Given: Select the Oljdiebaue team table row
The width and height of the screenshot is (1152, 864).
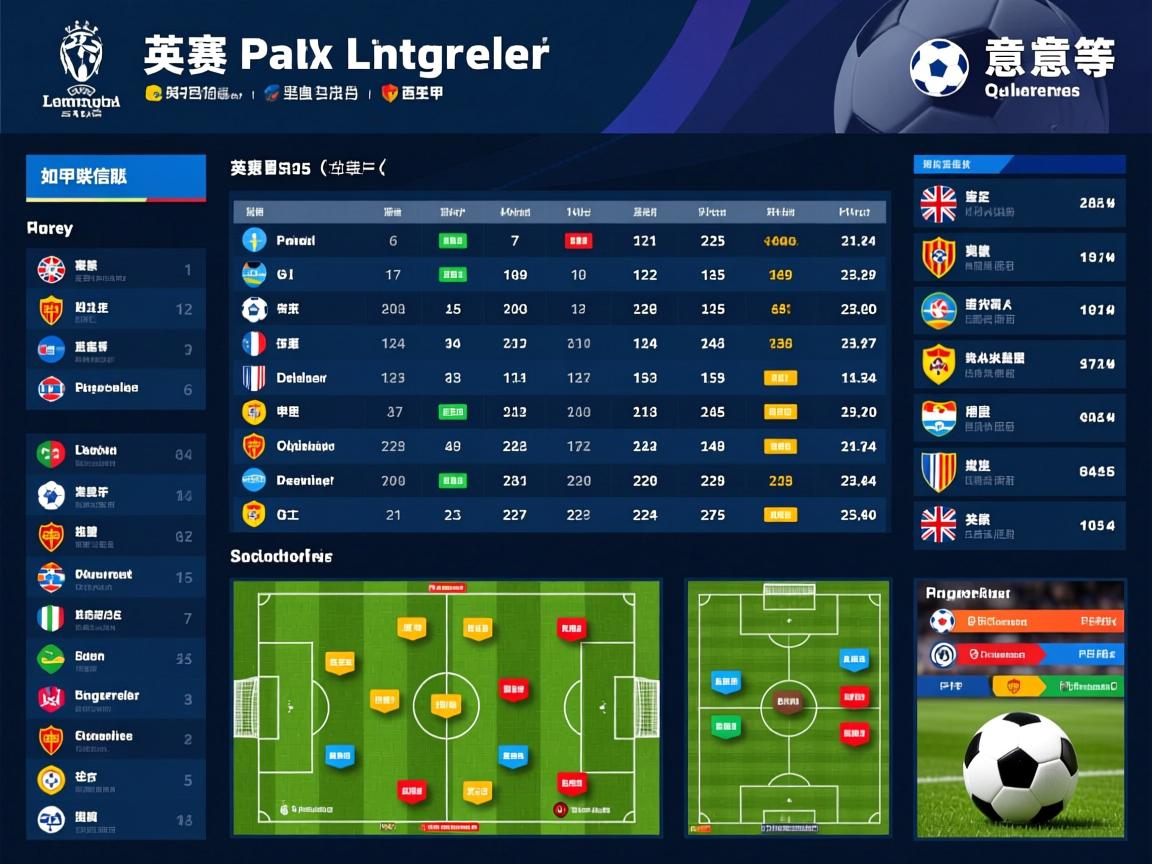Looking at the screenshot, I should coord(560,446).
